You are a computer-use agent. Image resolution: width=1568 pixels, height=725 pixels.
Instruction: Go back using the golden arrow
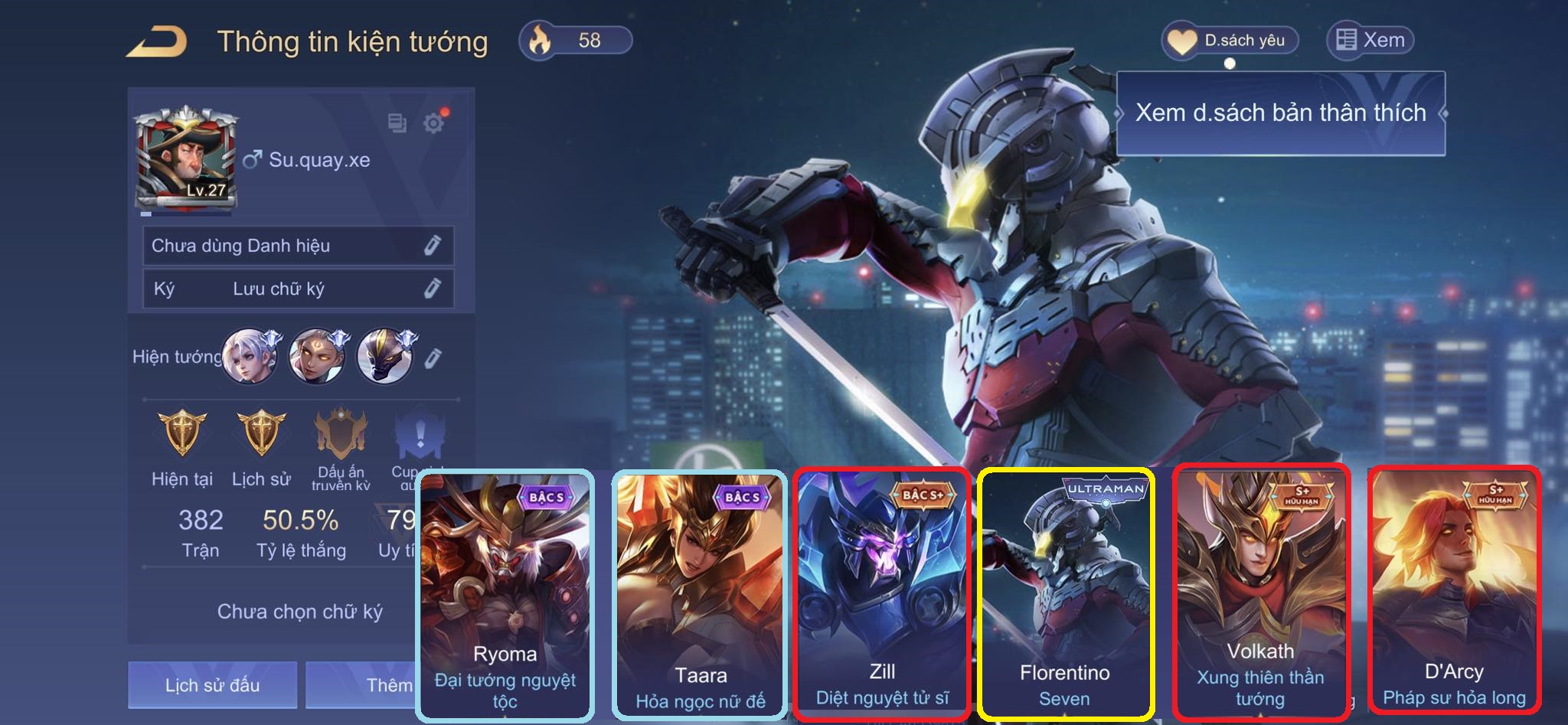pos(157,41)
